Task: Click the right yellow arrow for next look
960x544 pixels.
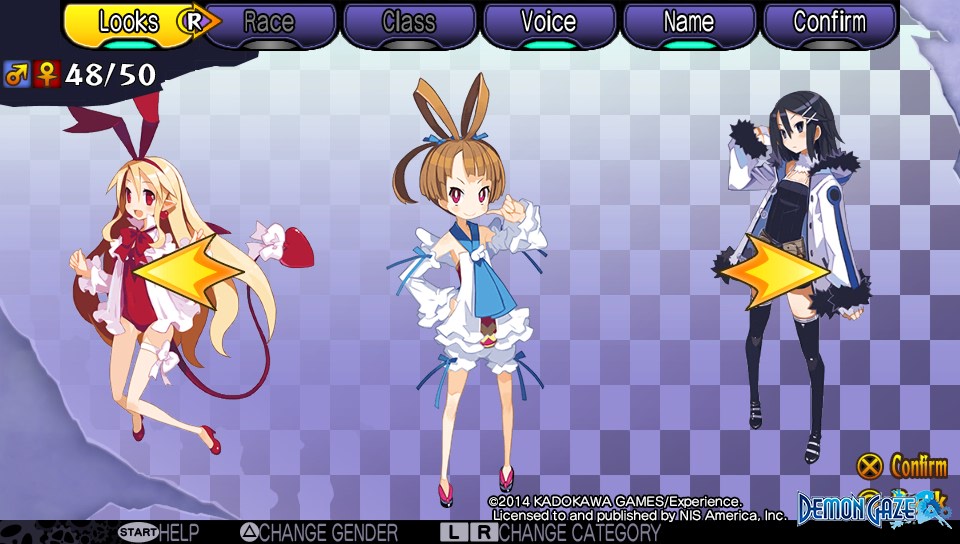Action: point(773,270)
